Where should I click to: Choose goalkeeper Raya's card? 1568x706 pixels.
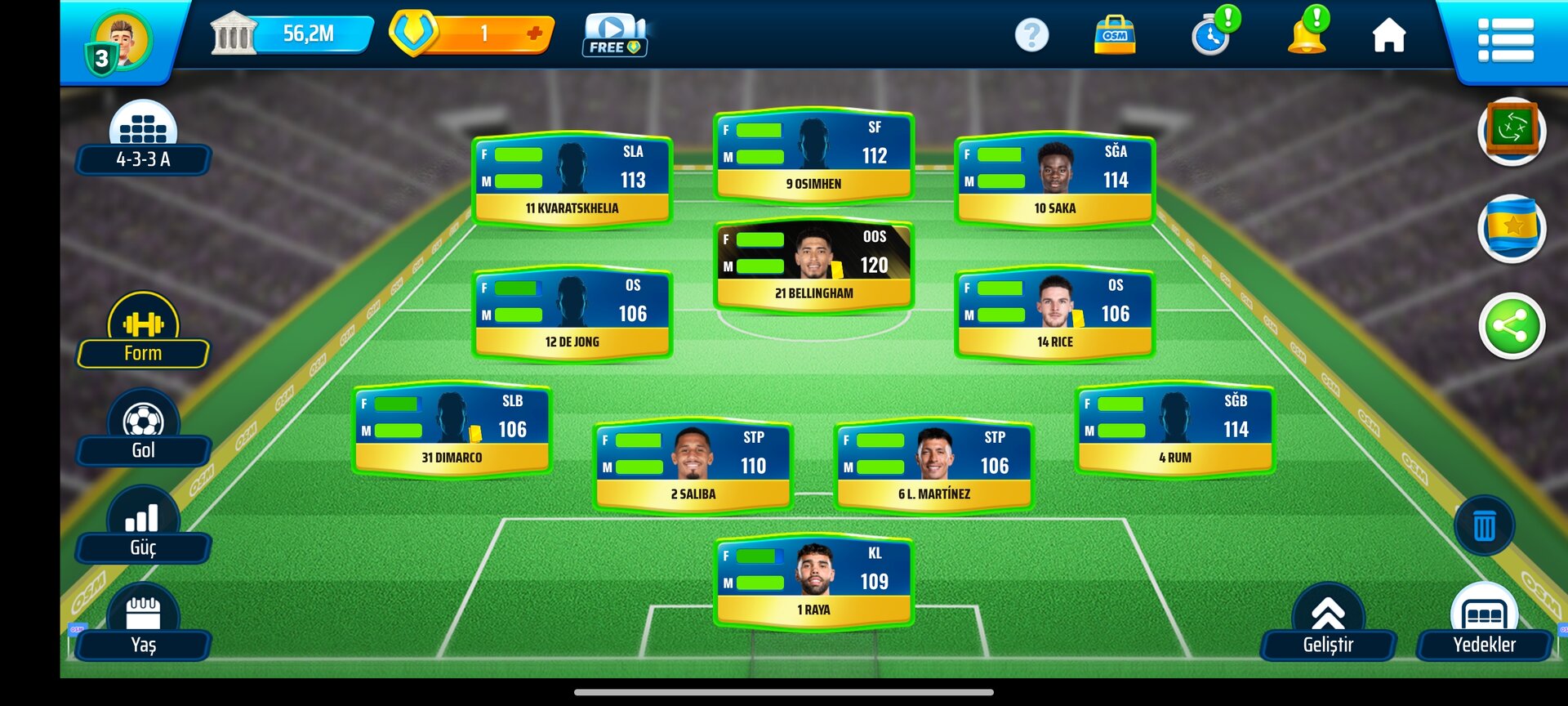pyautogui.click(x=813, y=582)
